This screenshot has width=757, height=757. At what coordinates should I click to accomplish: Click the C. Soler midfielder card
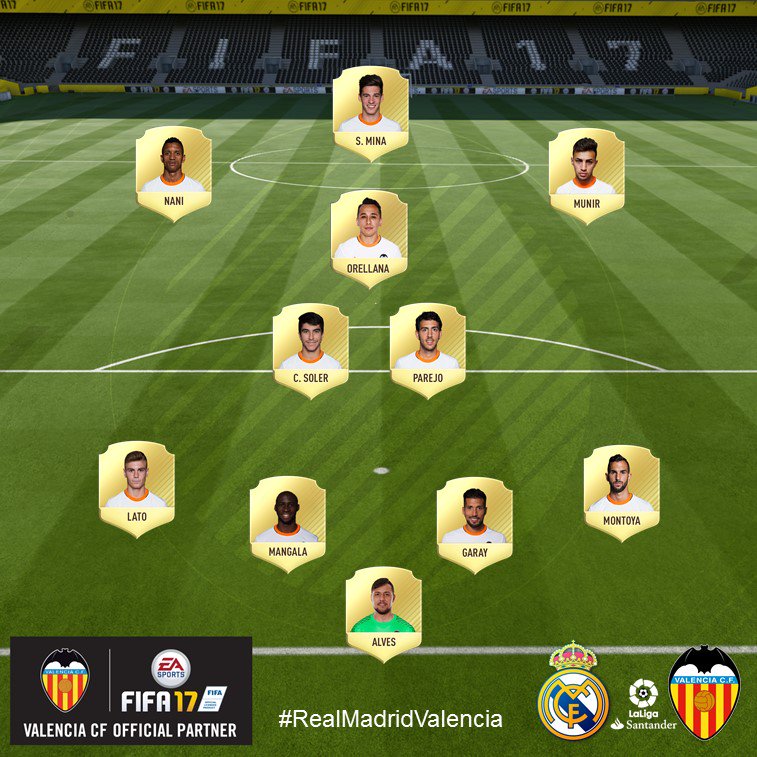(311, 350)
